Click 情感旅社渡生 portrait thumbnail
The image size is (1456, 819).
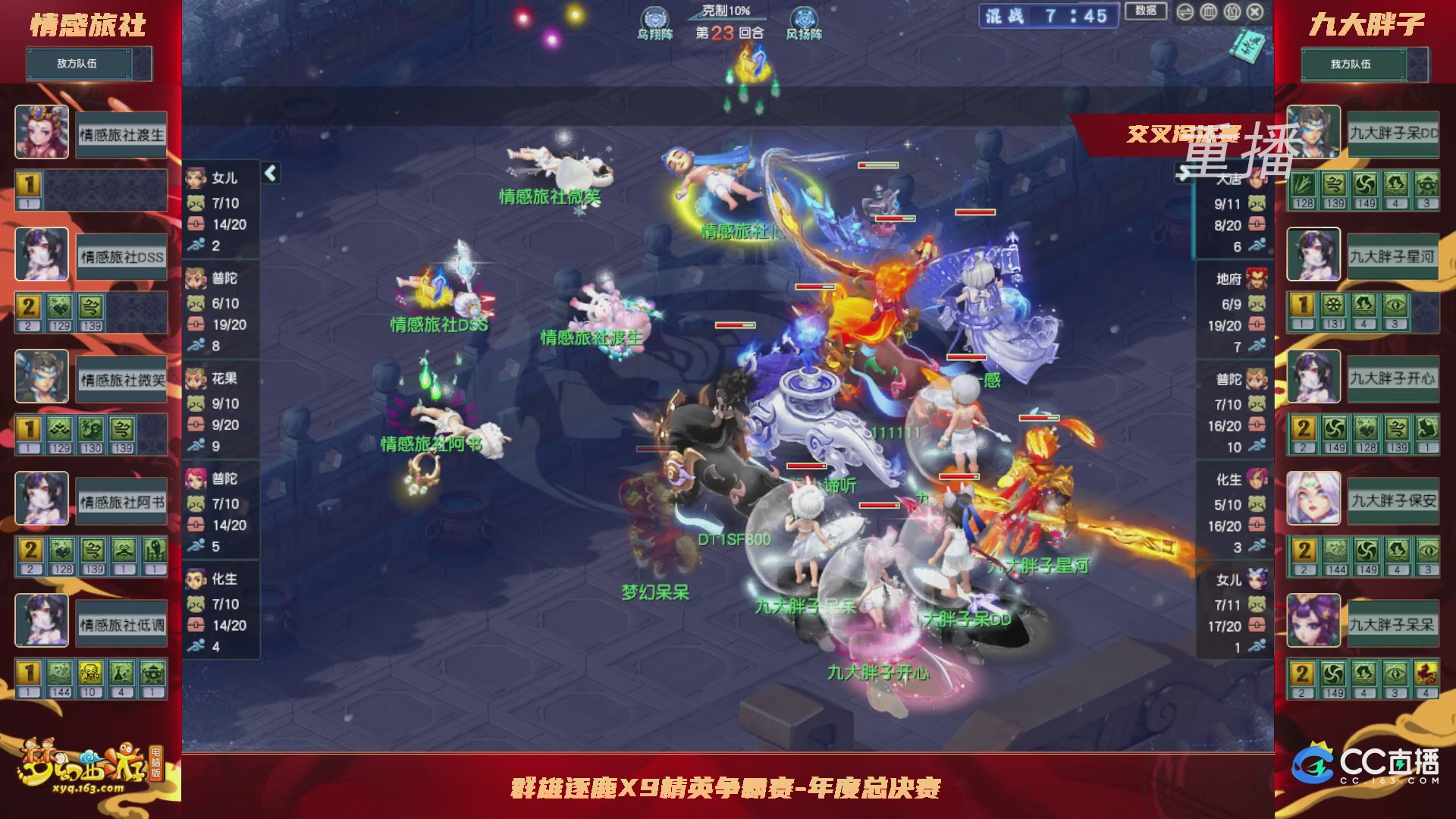tap(42, 130)
